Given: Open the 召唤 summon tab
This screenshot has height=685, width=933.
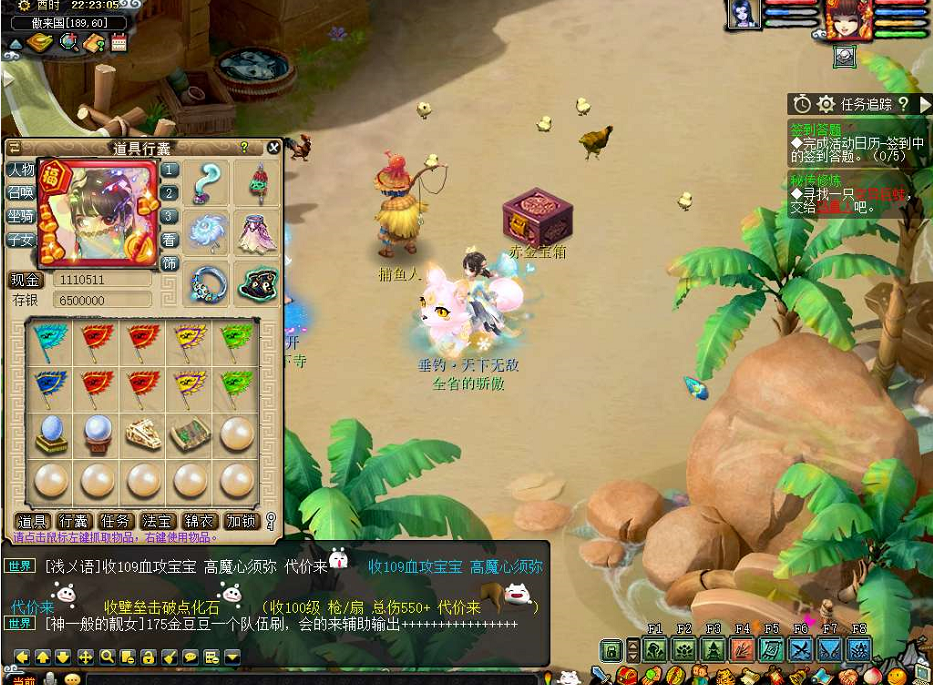Looking at the screenshot, I should pos(20,193).
